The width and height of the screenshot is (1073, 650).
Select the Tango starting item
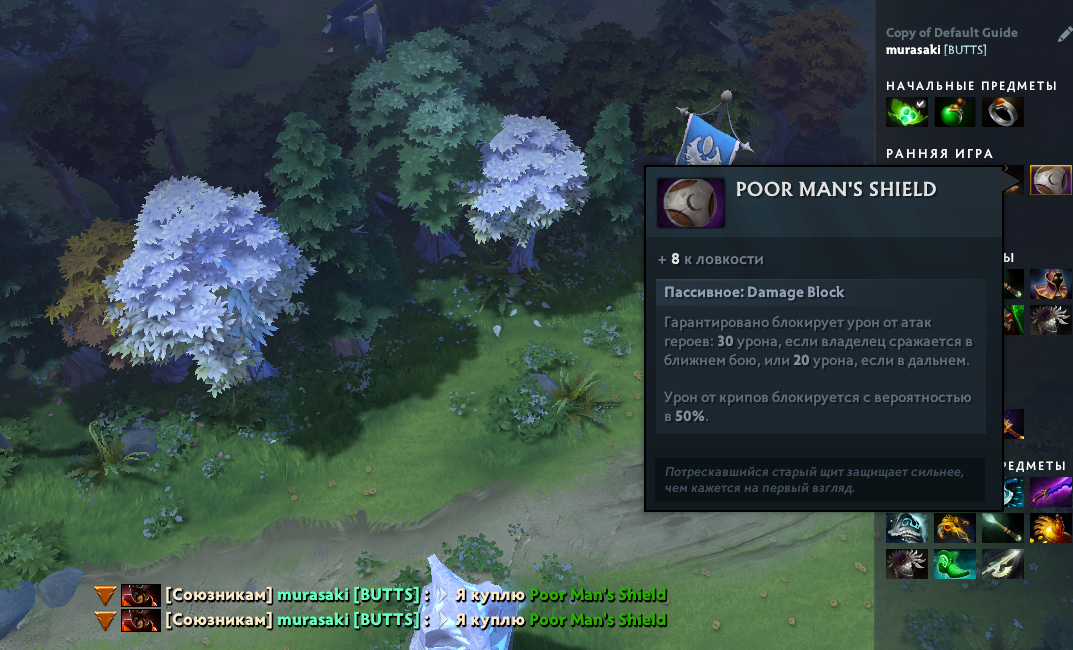click(x=906, y=112)
